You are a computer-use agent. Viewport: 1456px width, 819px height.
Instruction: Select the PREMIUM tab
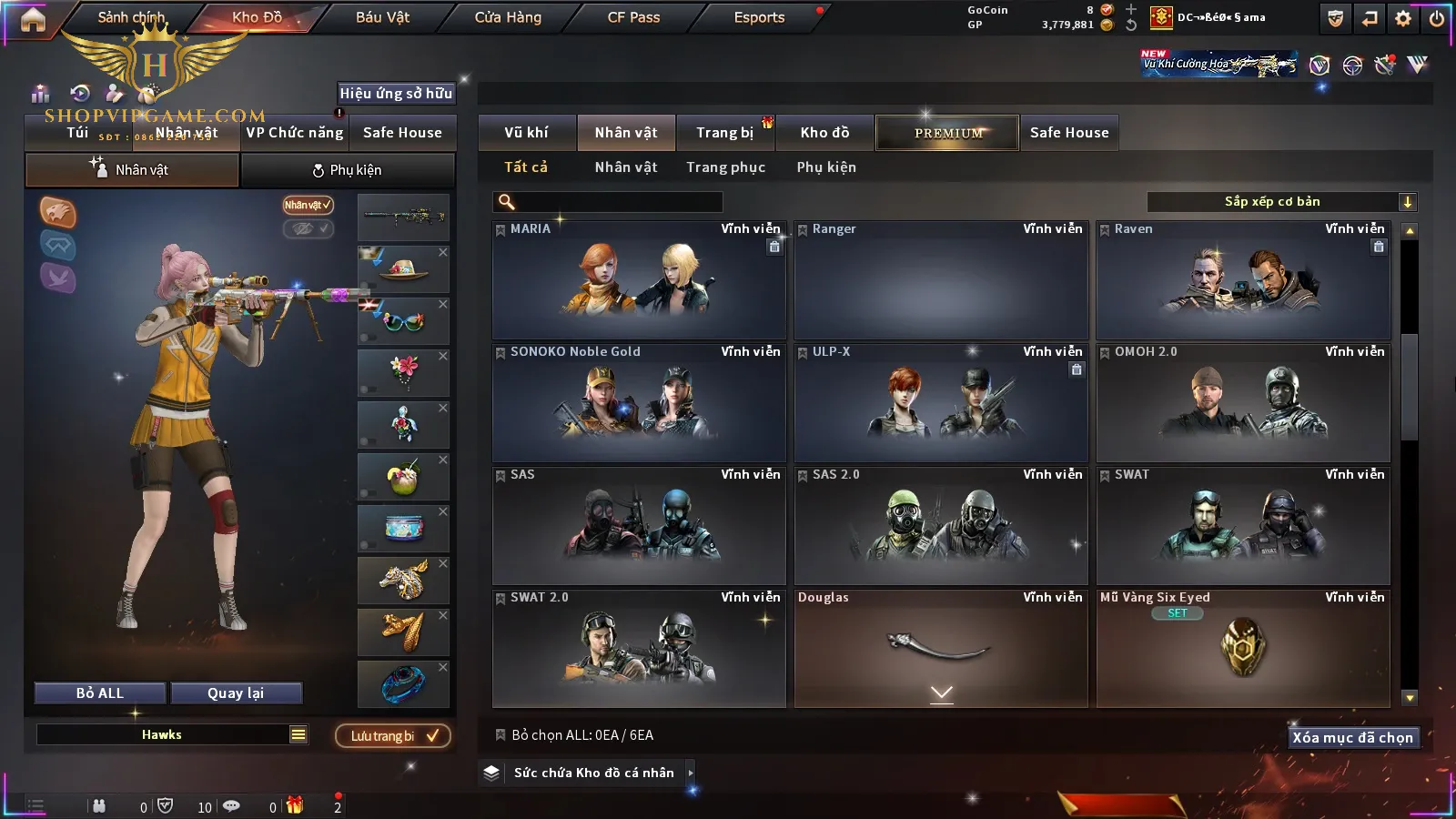pyautogui.click(x=948, y=133)
